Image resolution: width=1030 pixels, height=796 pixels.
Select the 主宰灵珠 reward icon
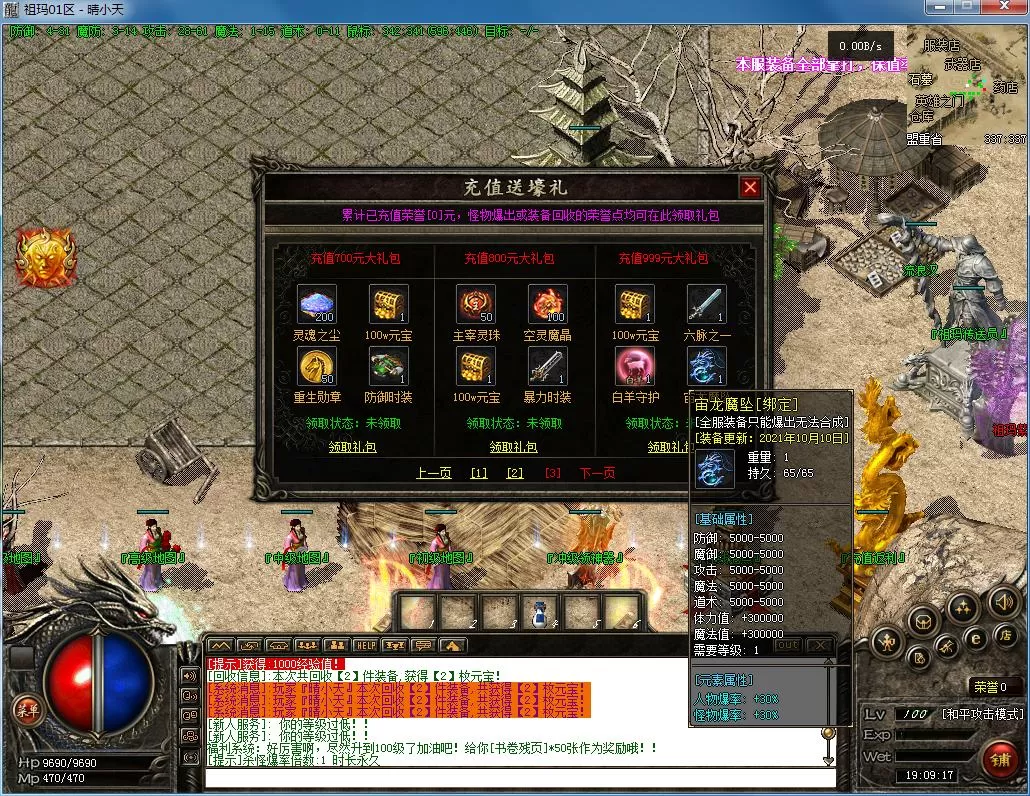[x=476, y=304]
